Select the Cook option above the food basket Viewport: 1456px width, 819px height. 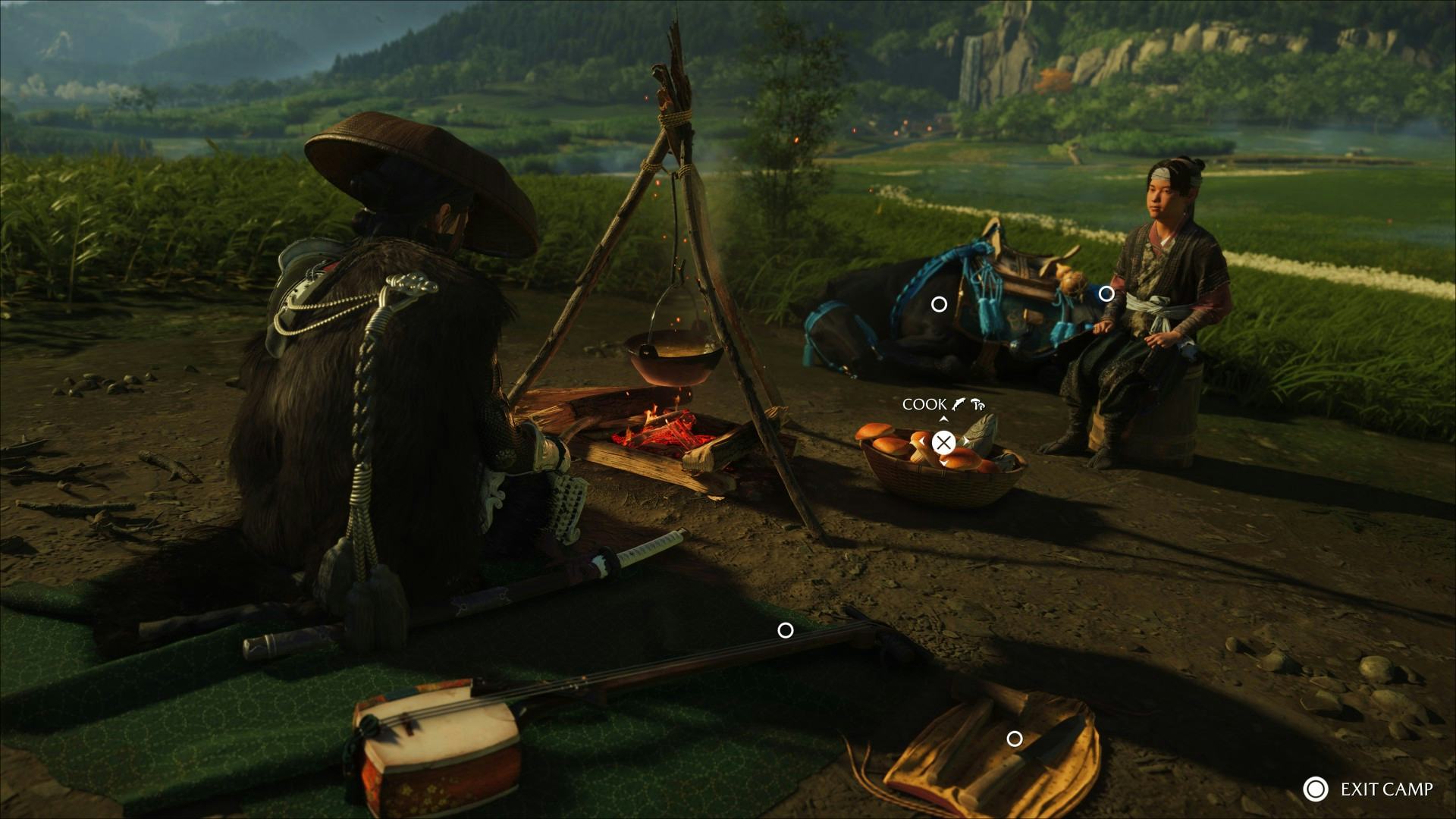click(943, 443)
